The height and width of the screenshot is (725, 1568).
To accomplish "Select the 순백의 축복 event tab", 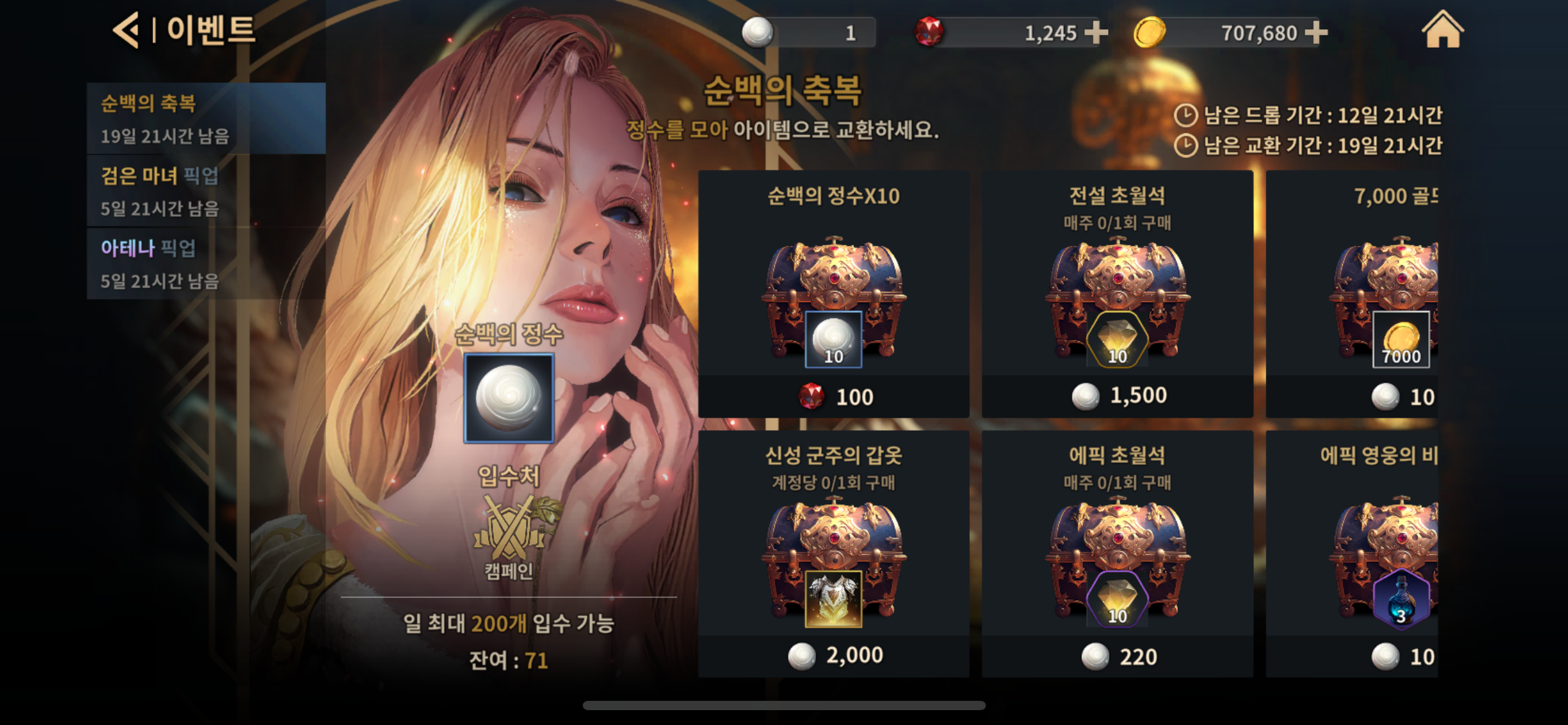I will click(206, 118).
